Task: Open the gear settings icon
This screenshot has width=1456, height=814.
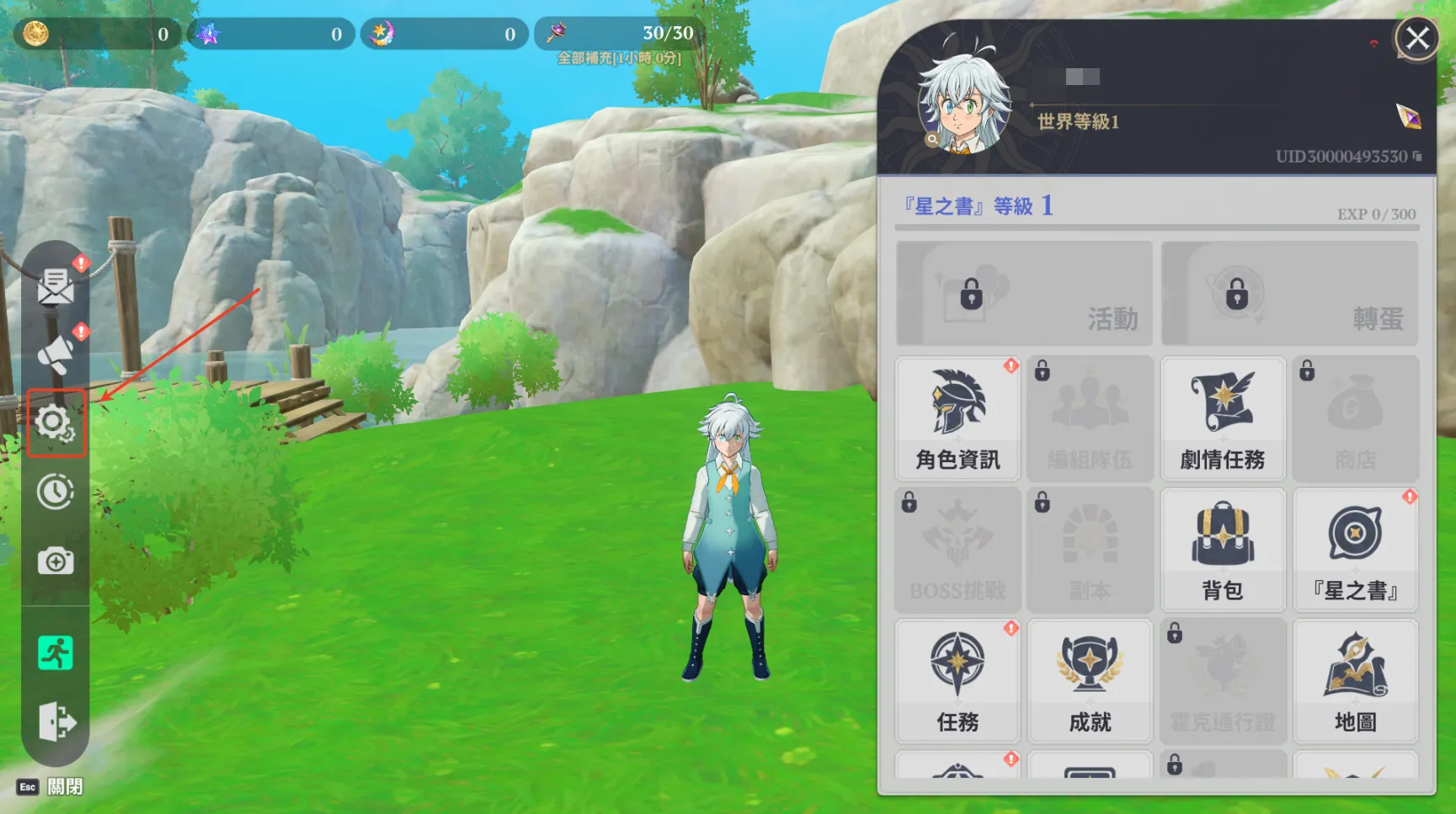Action: pos(56,423)
